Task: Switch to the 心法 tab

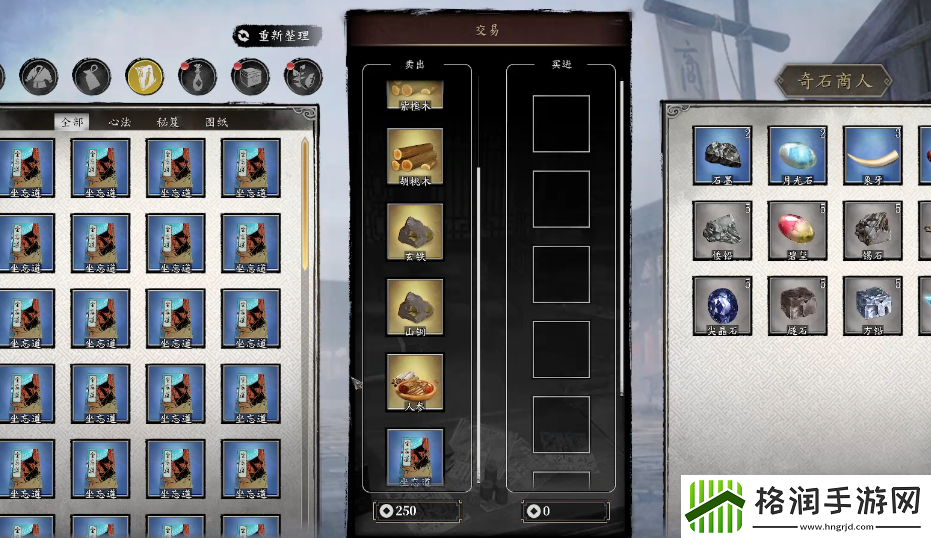Action: pyautogui.click(x=119, y=122)
